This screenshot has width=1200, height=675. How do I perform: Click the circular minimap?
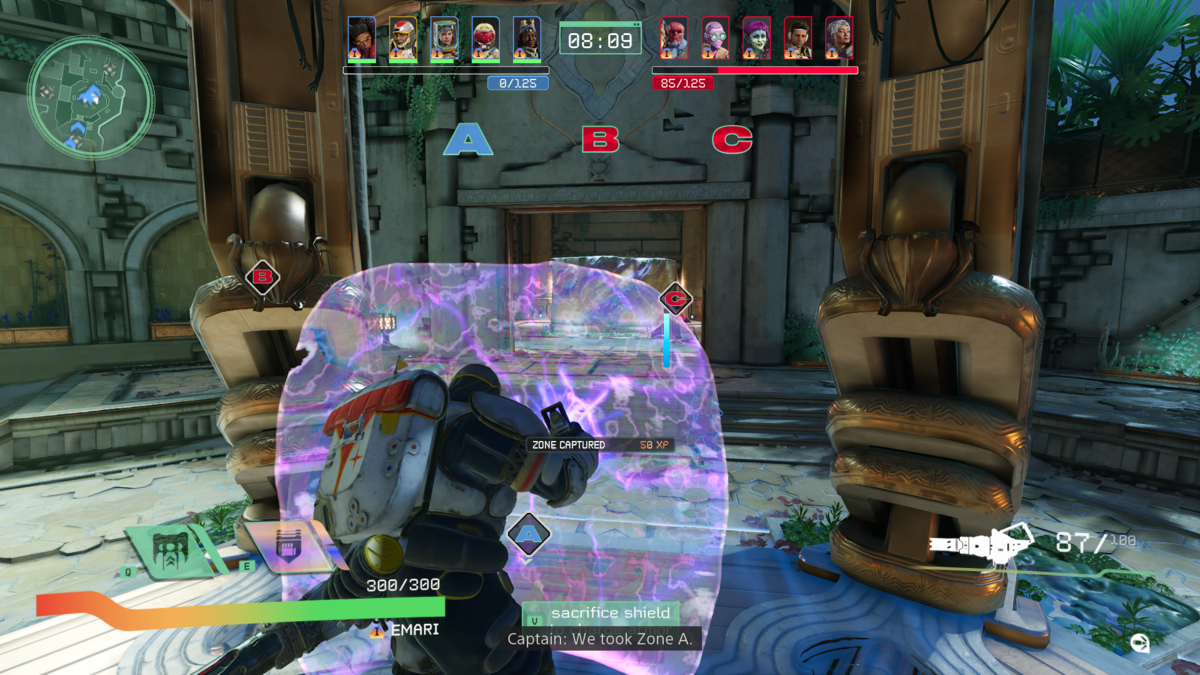(x=90, y=98)
